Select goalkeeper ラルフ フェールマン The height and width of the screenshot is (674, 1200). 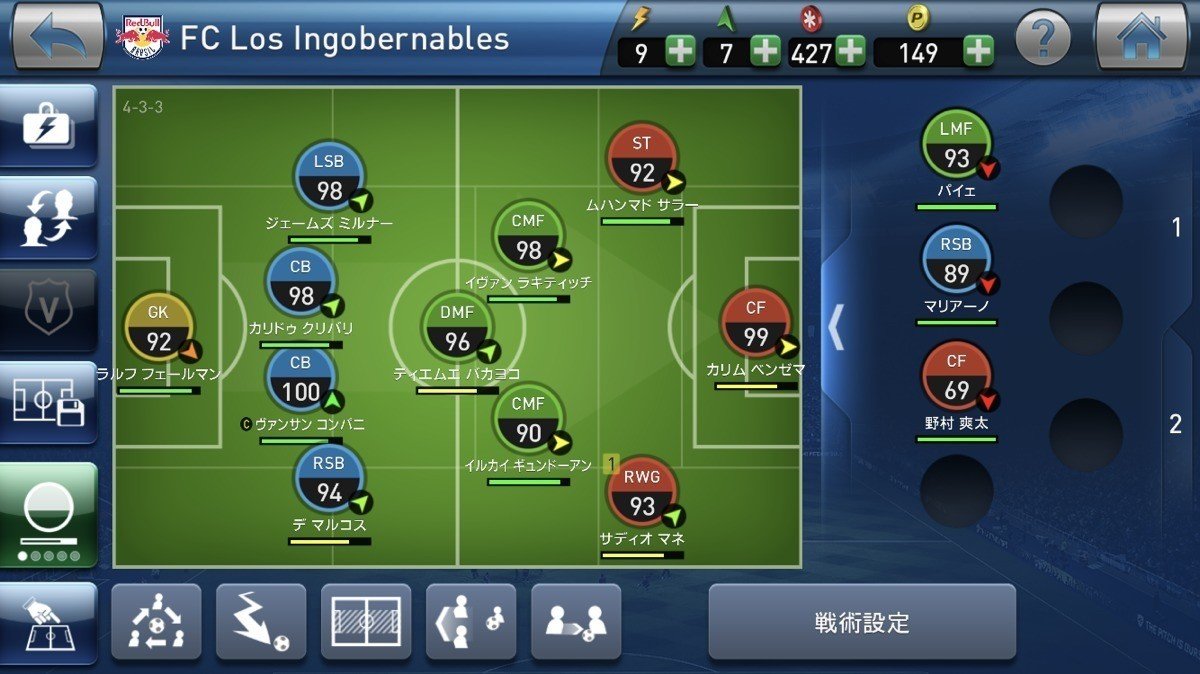click(158, 329)
